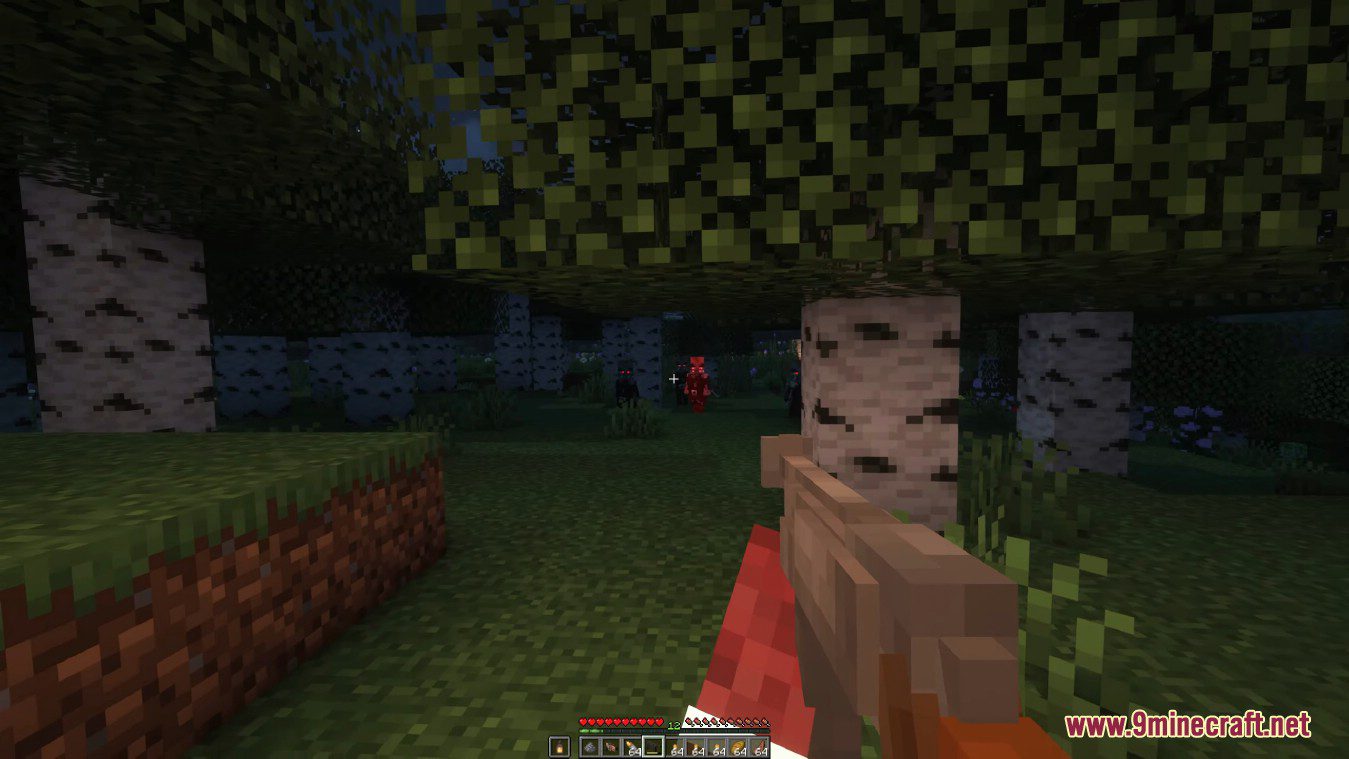Select the cobweb item in the first hotbar slot

[589, 745]
